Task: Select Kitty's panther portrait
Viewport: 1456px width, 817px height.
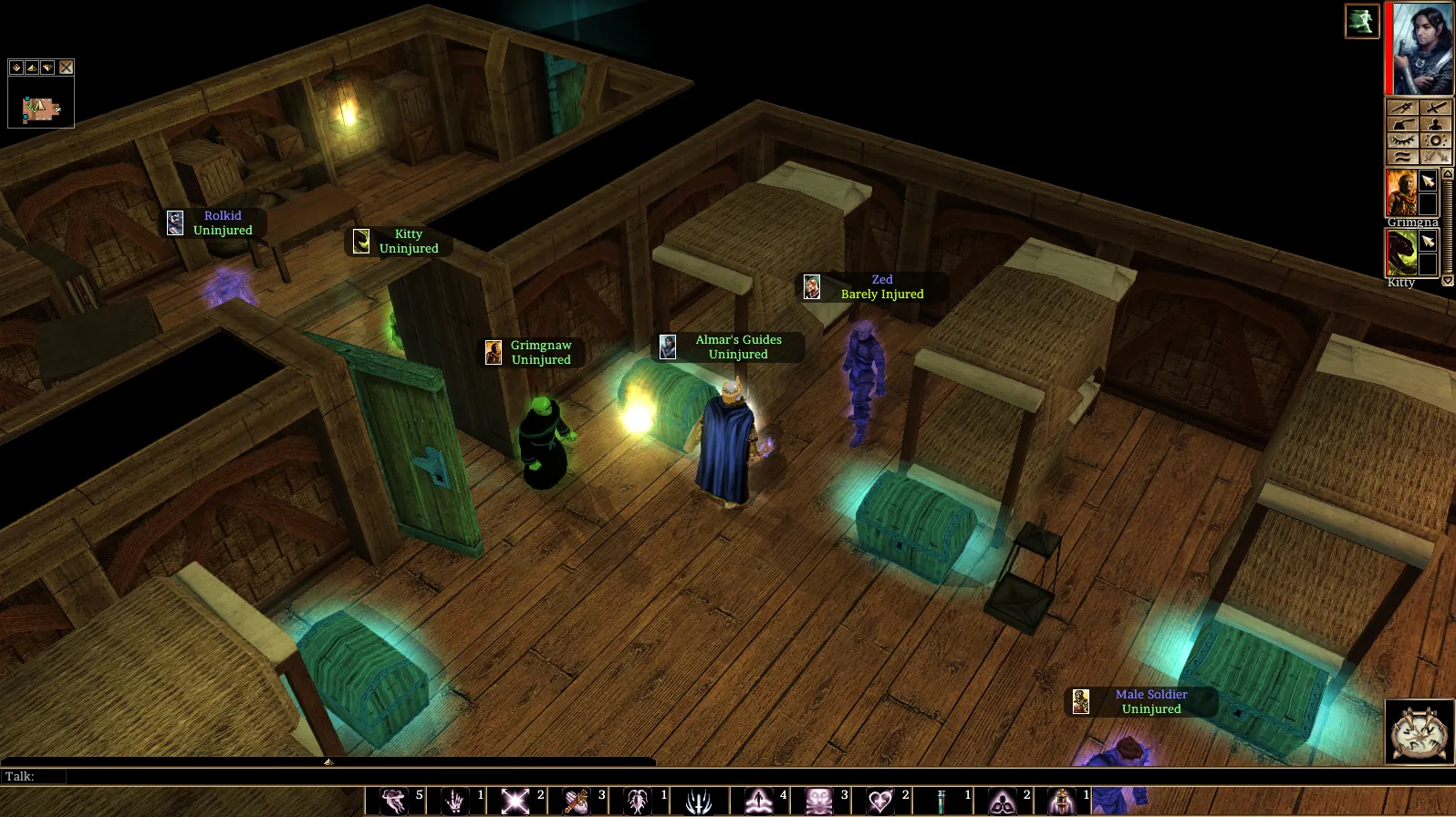Action: [x=1401, y=253]
